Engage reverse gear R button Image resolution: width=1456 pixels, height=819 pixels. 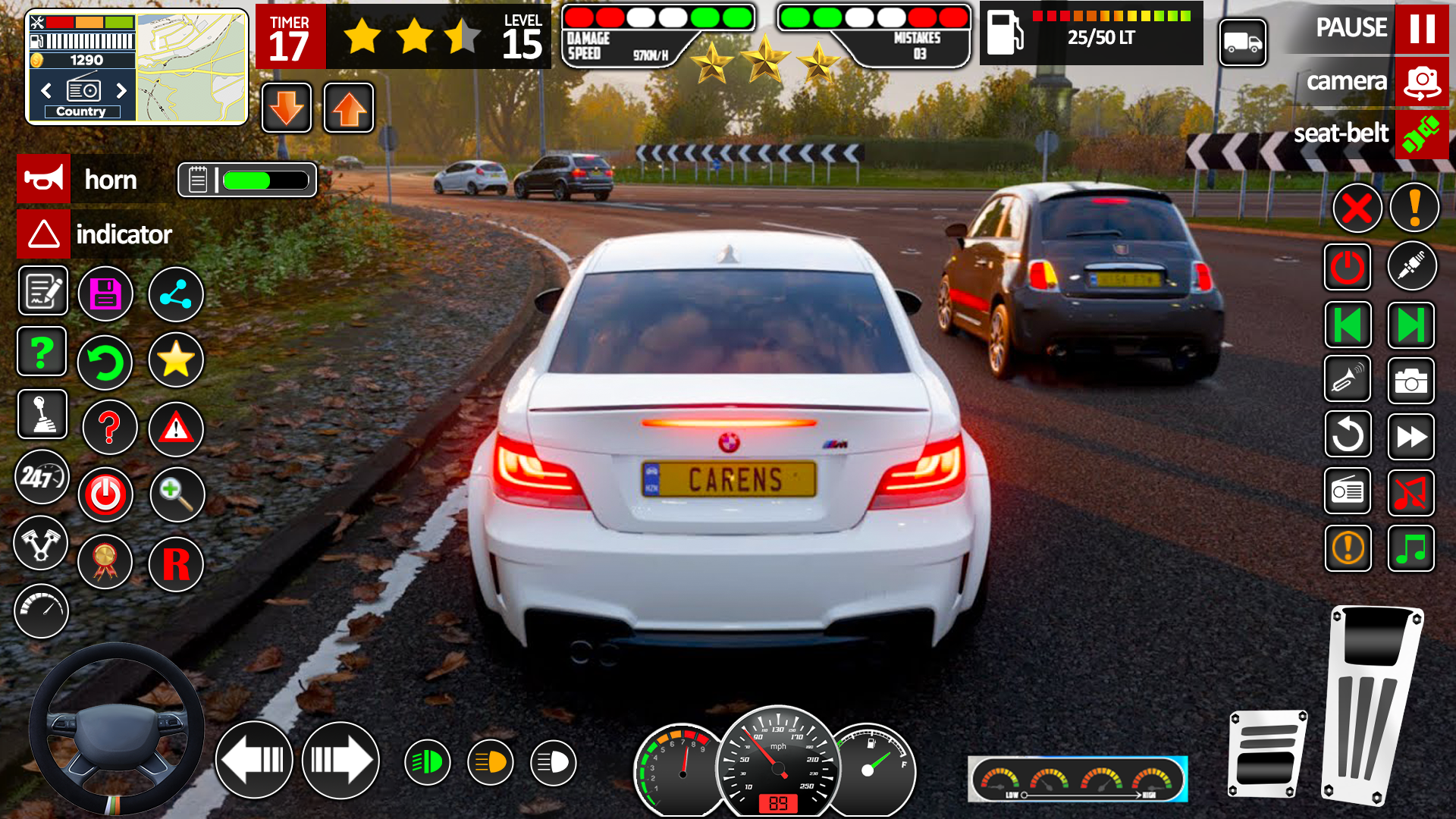pos(176,564)
